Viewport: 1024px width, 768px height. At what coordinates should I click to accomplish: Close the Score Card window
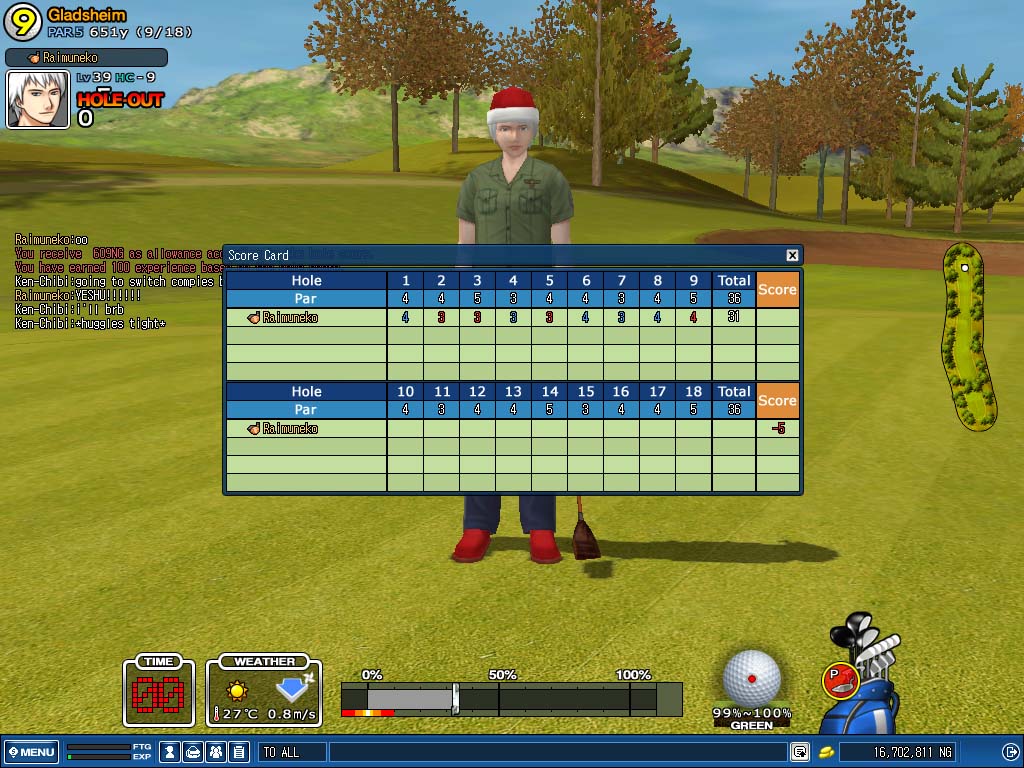[x=792, y=255]
